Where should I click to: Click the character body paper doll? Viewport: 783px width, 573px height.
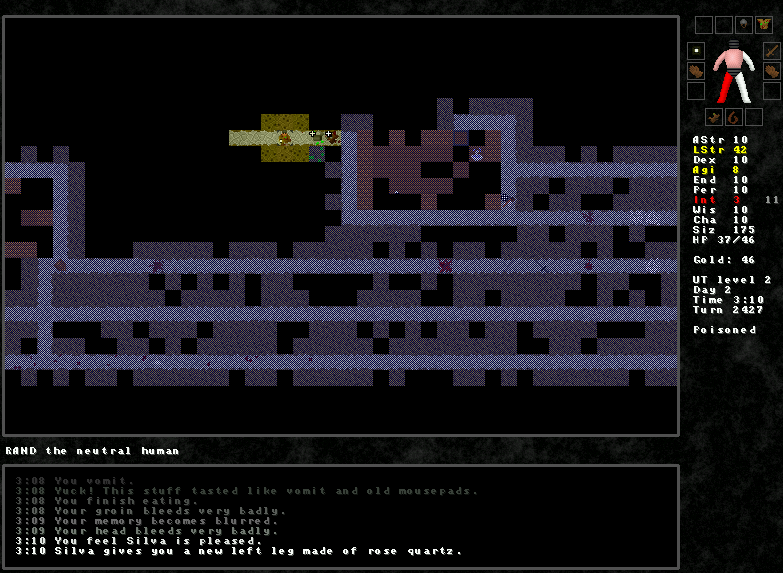(x=734, y=72)
